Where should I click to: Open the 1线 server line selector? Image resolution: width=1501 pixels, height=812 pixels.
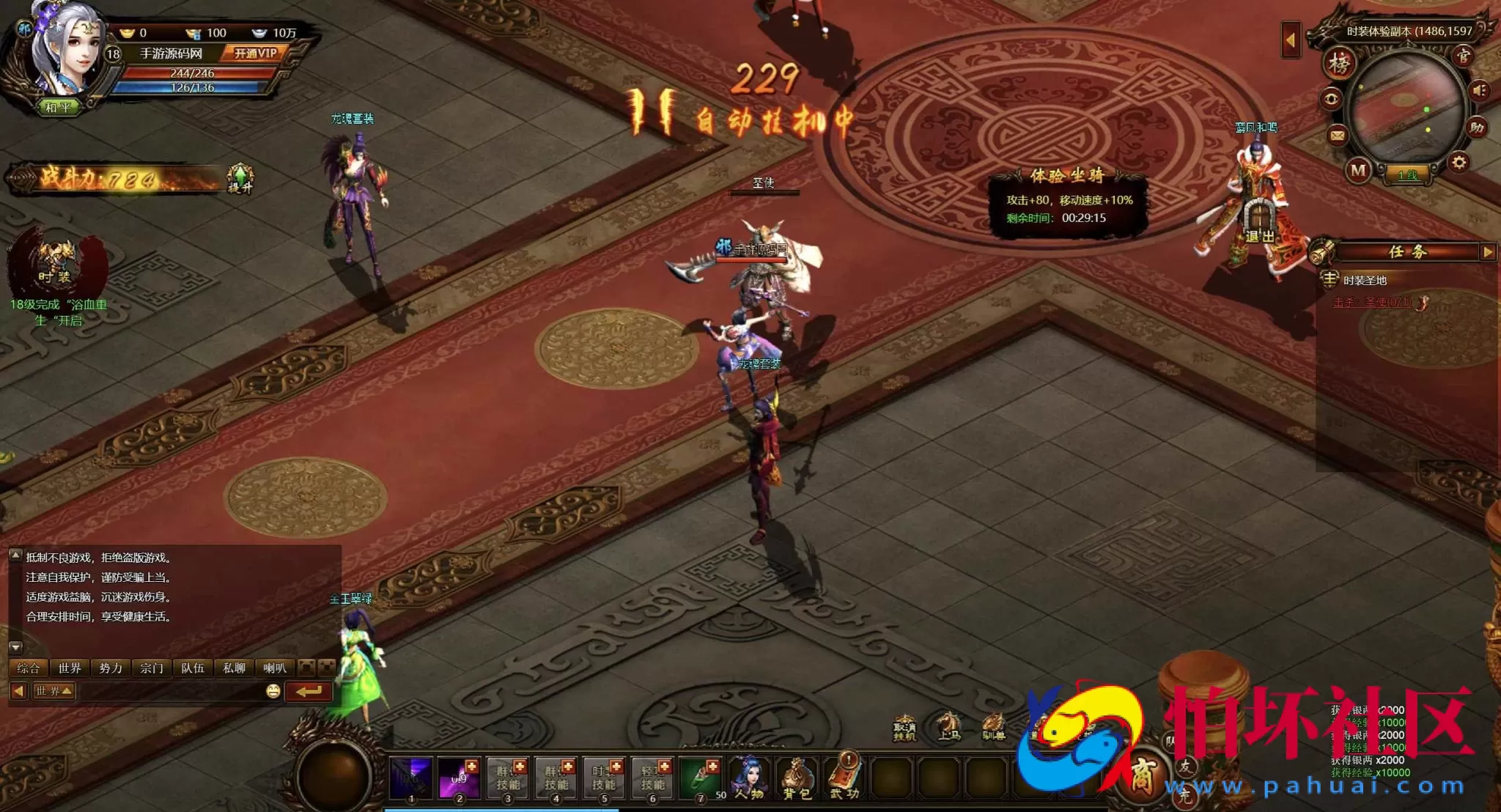click(x=1409, y=175)
